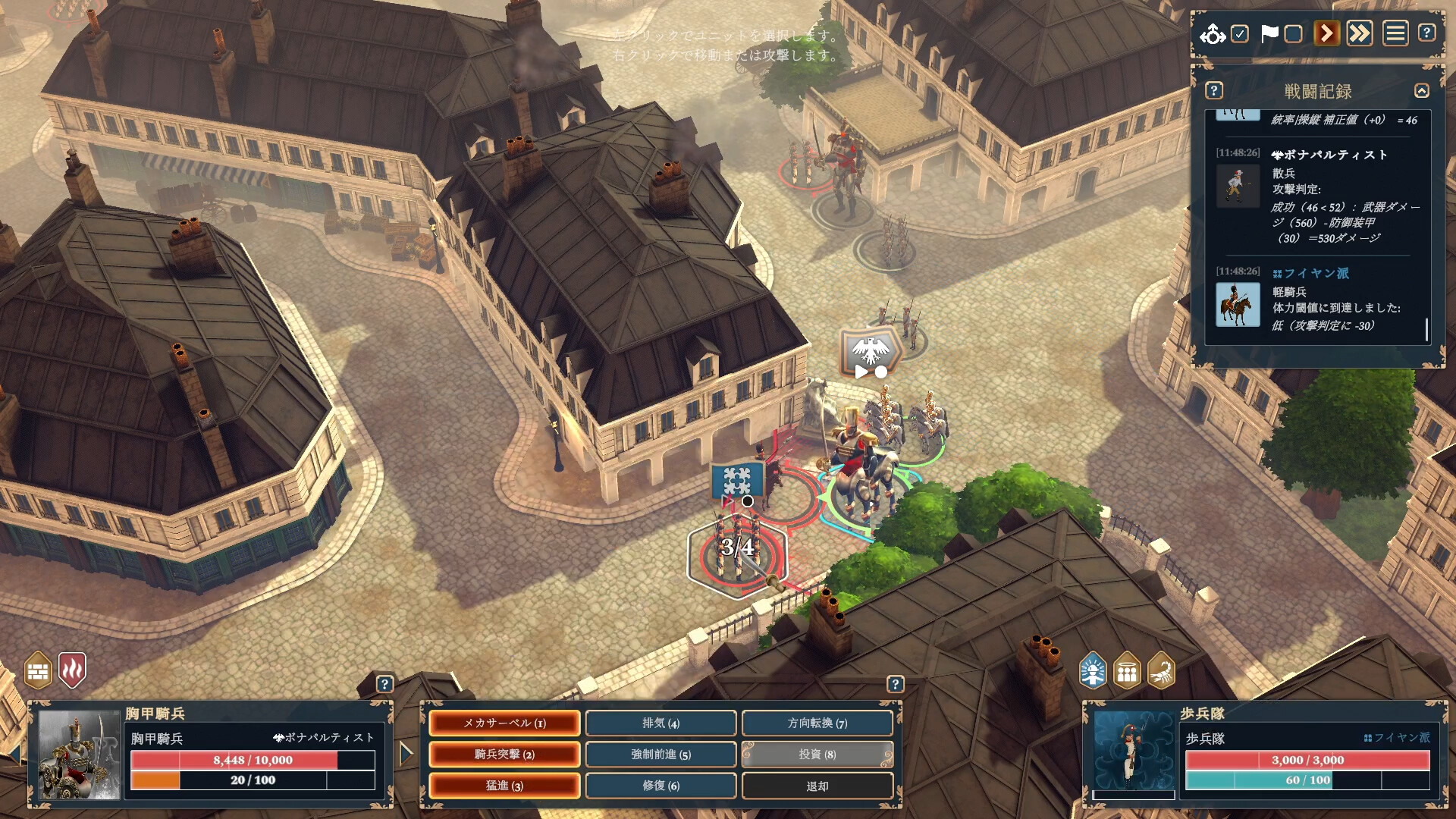Inspect the scorpion trait icon

click(1161, 671)
